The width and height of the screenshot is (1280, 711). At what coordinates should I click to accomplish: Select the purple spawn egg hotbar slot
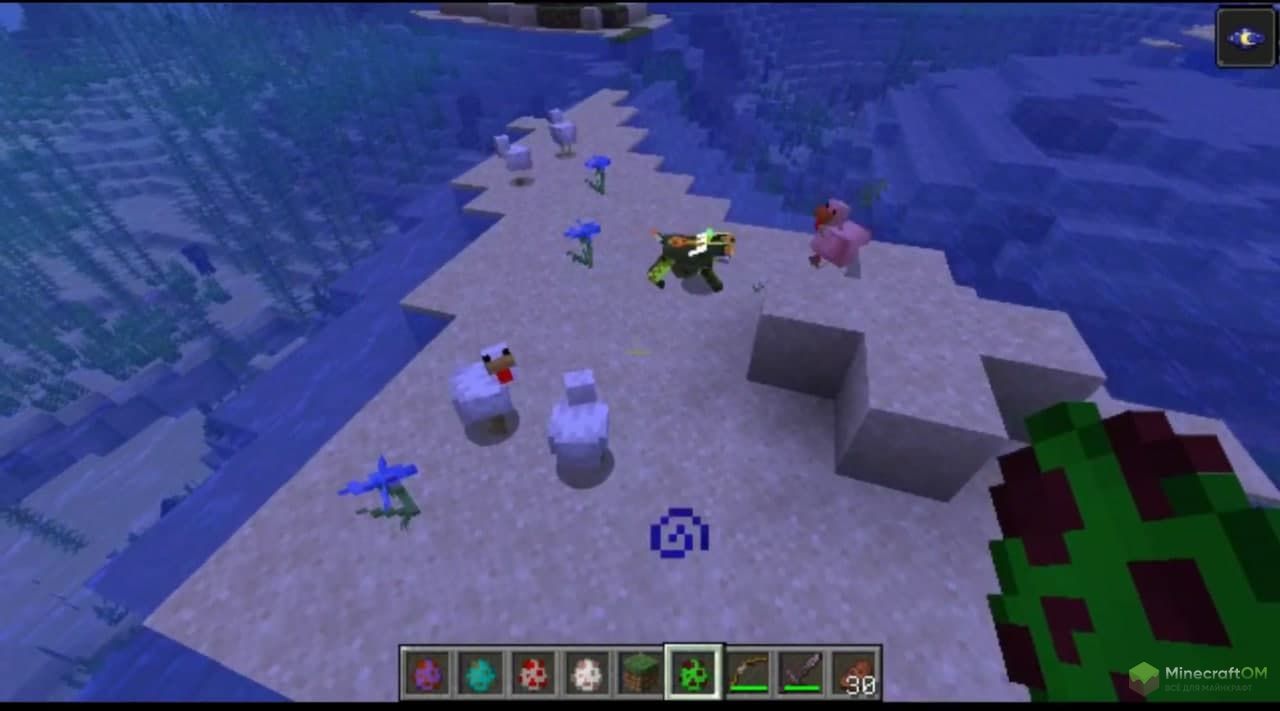[x=426, y=673]
